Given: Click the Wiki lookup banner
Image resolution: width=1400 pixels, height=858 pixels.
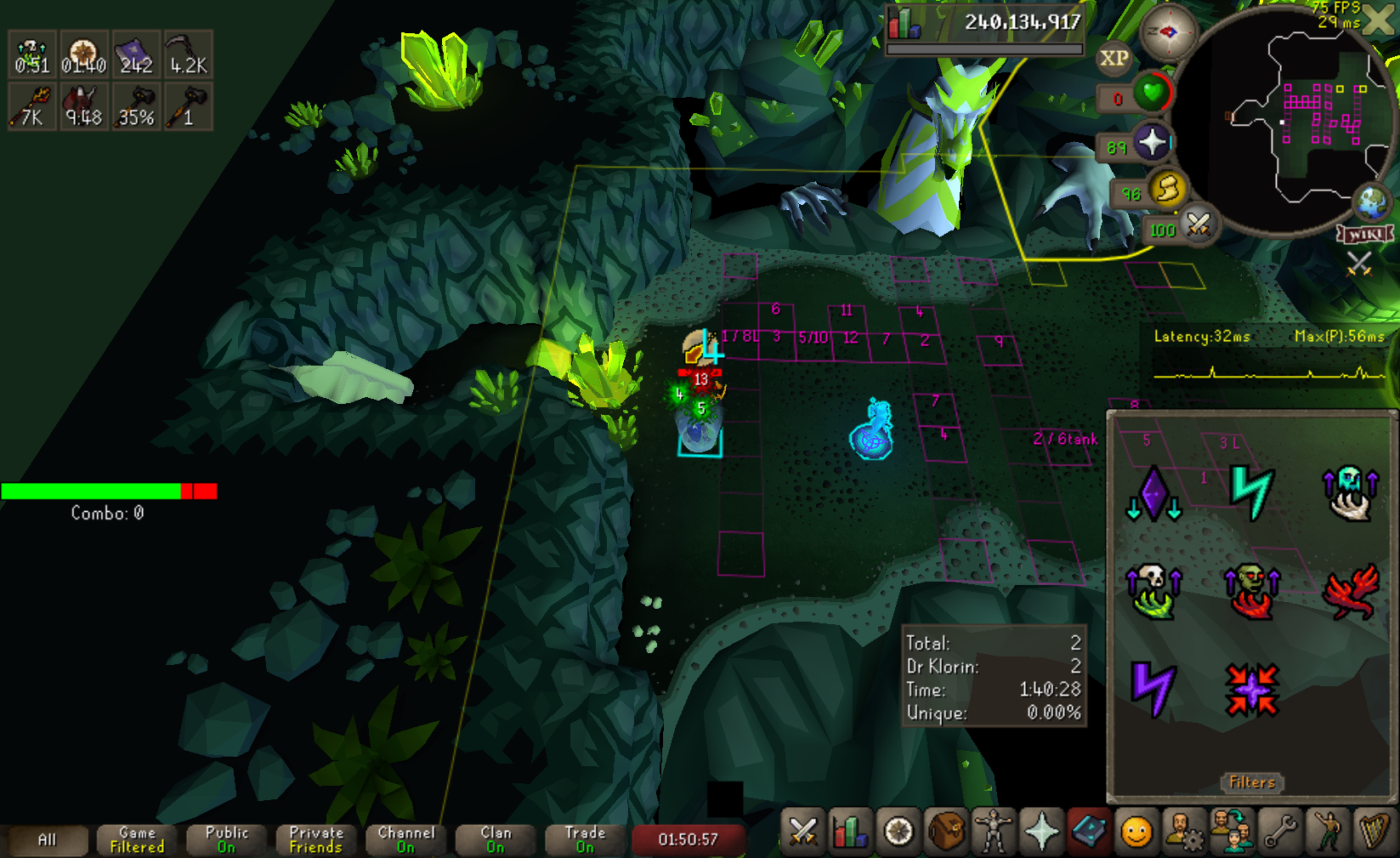Looking at the screenshot, I should [1365, 234].
